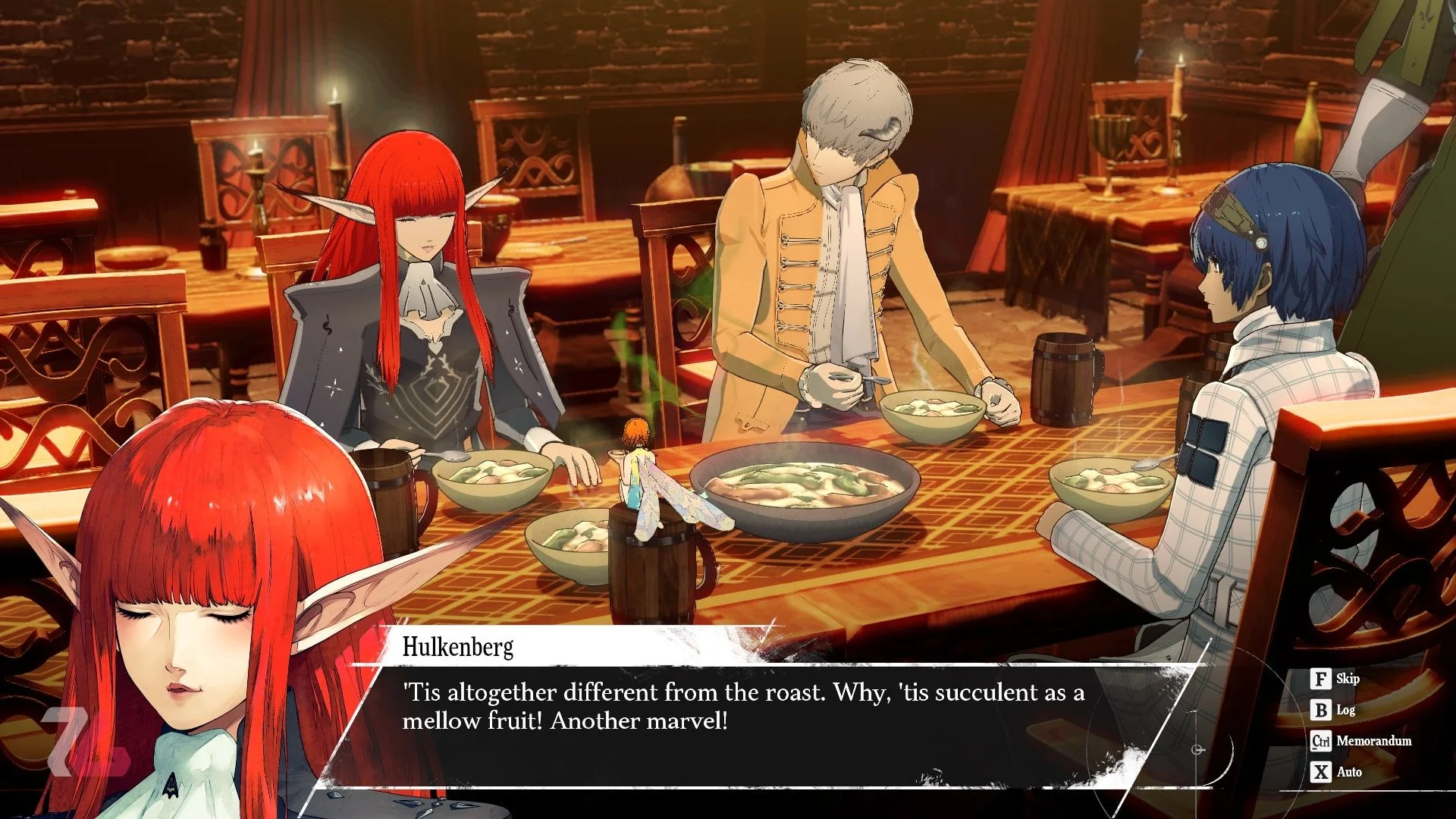Open the Memorandum

[x=1361, y=741]
